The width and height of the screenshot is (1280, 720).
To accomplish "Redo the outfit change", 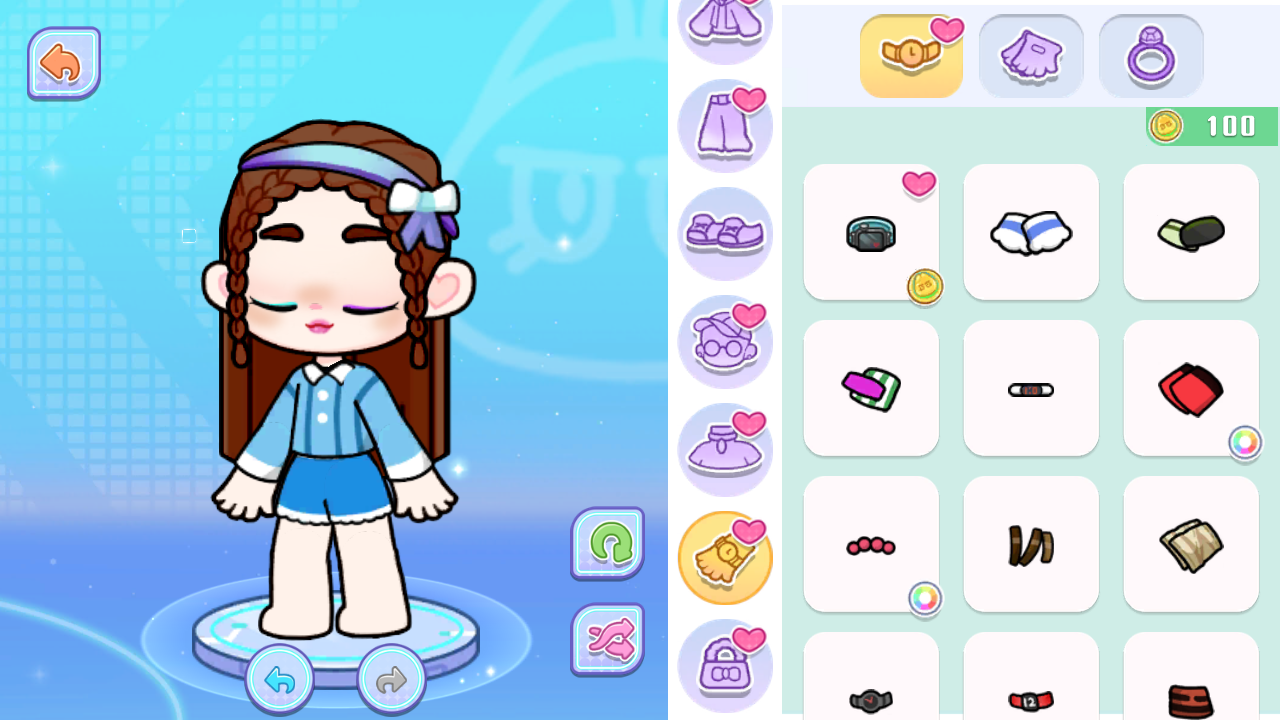I will [x=390, y=679].
